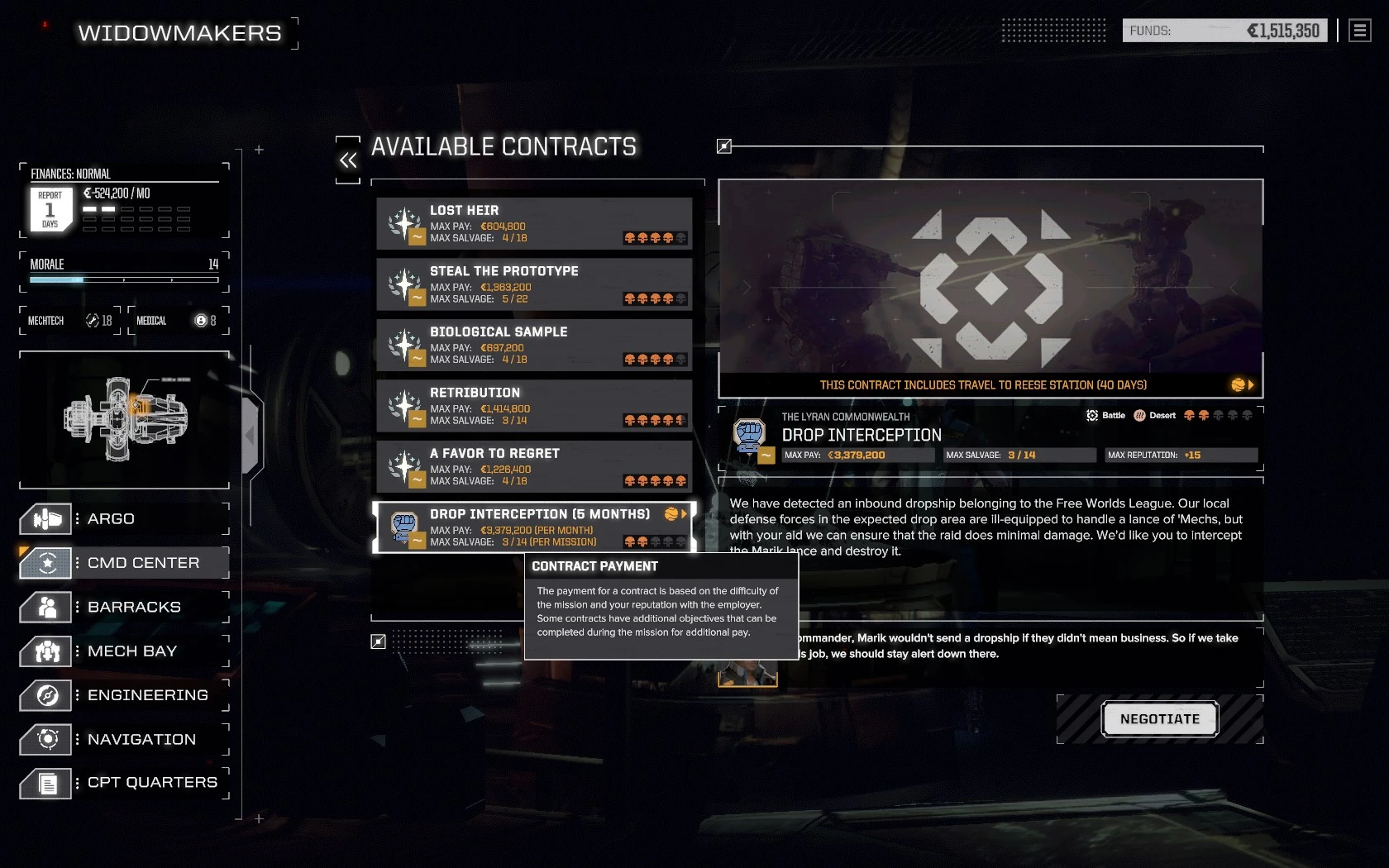Collapse the Available Contracts panel
Image resolution: width=1389 pixels, height=868 pixels.
(346, 159)
